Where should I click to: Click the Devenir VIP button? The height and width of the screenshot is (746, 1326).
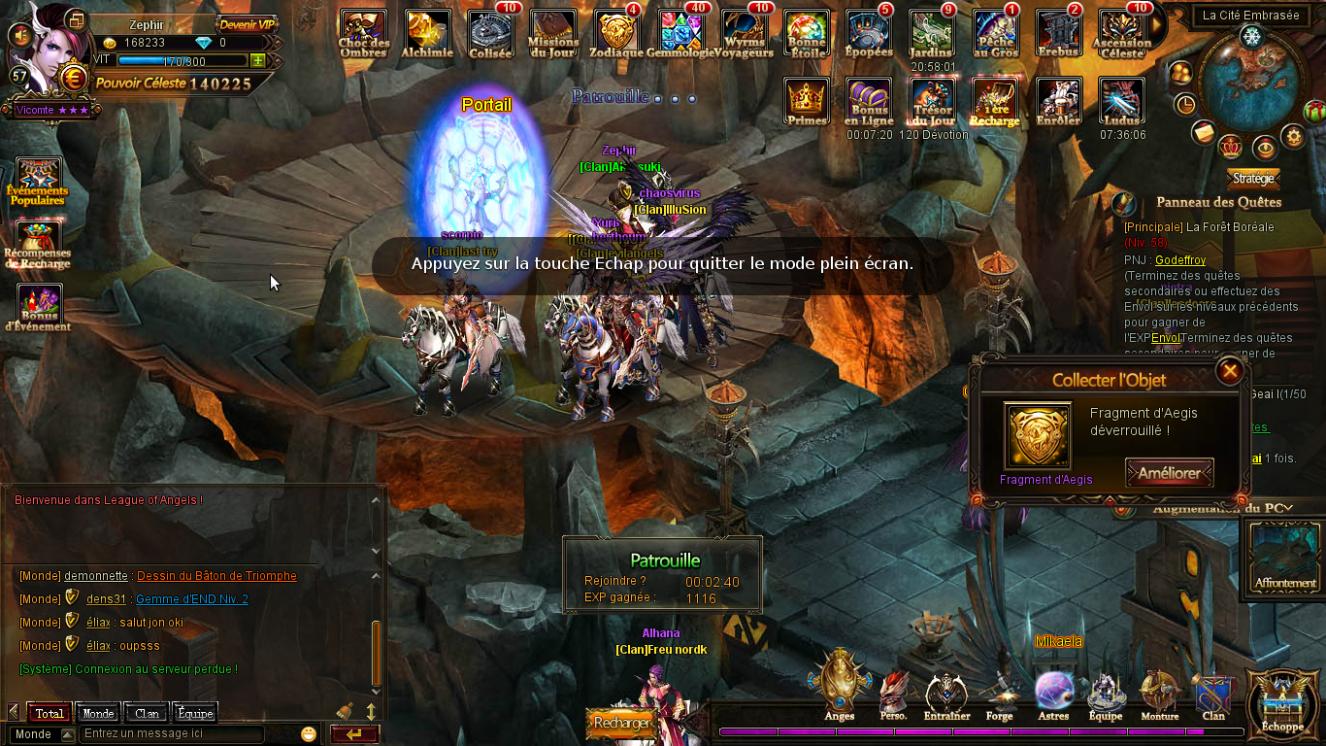(x=245, y=24)
